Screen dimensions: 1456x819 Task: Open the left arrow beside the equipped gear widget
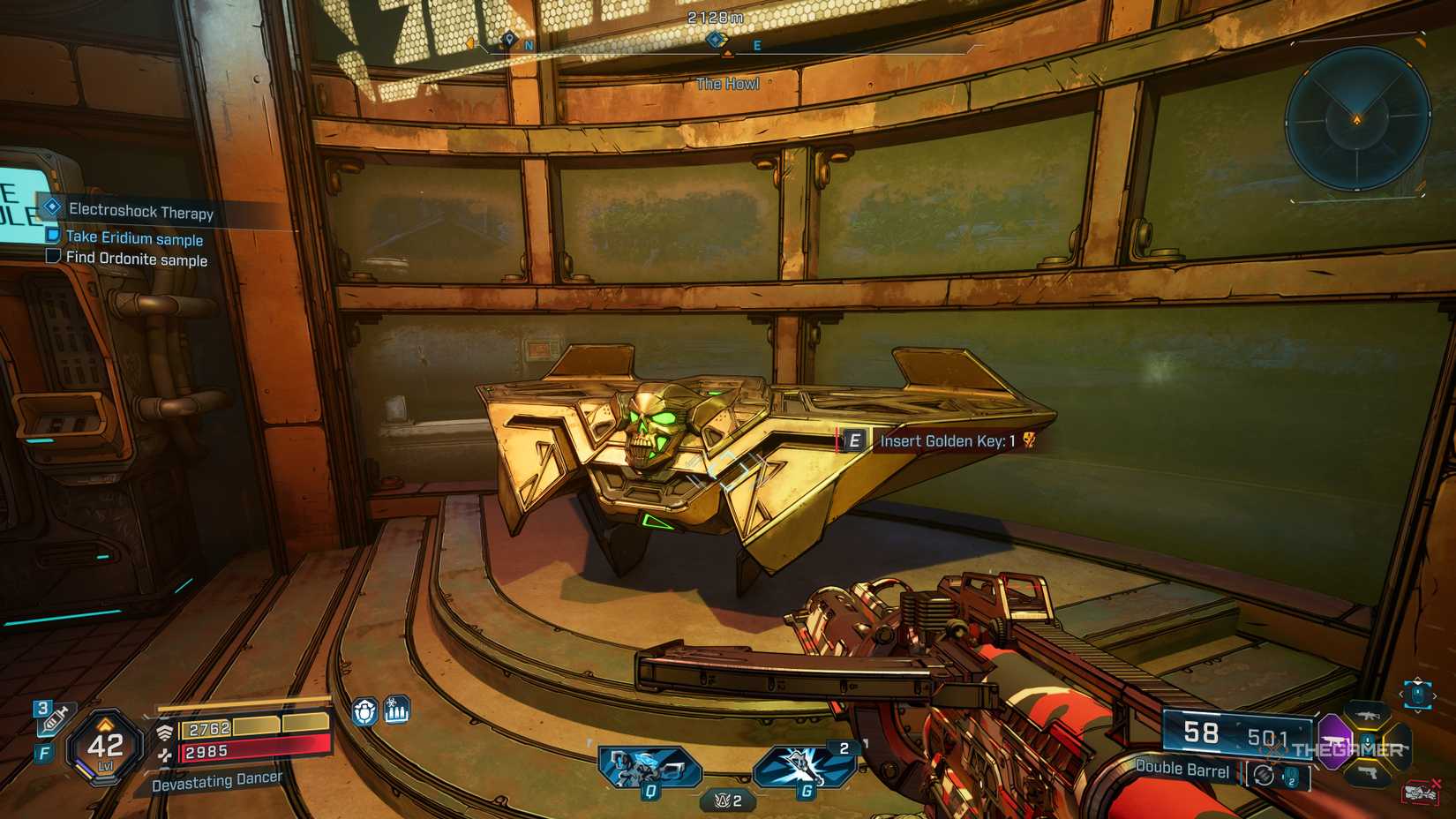1401,695
